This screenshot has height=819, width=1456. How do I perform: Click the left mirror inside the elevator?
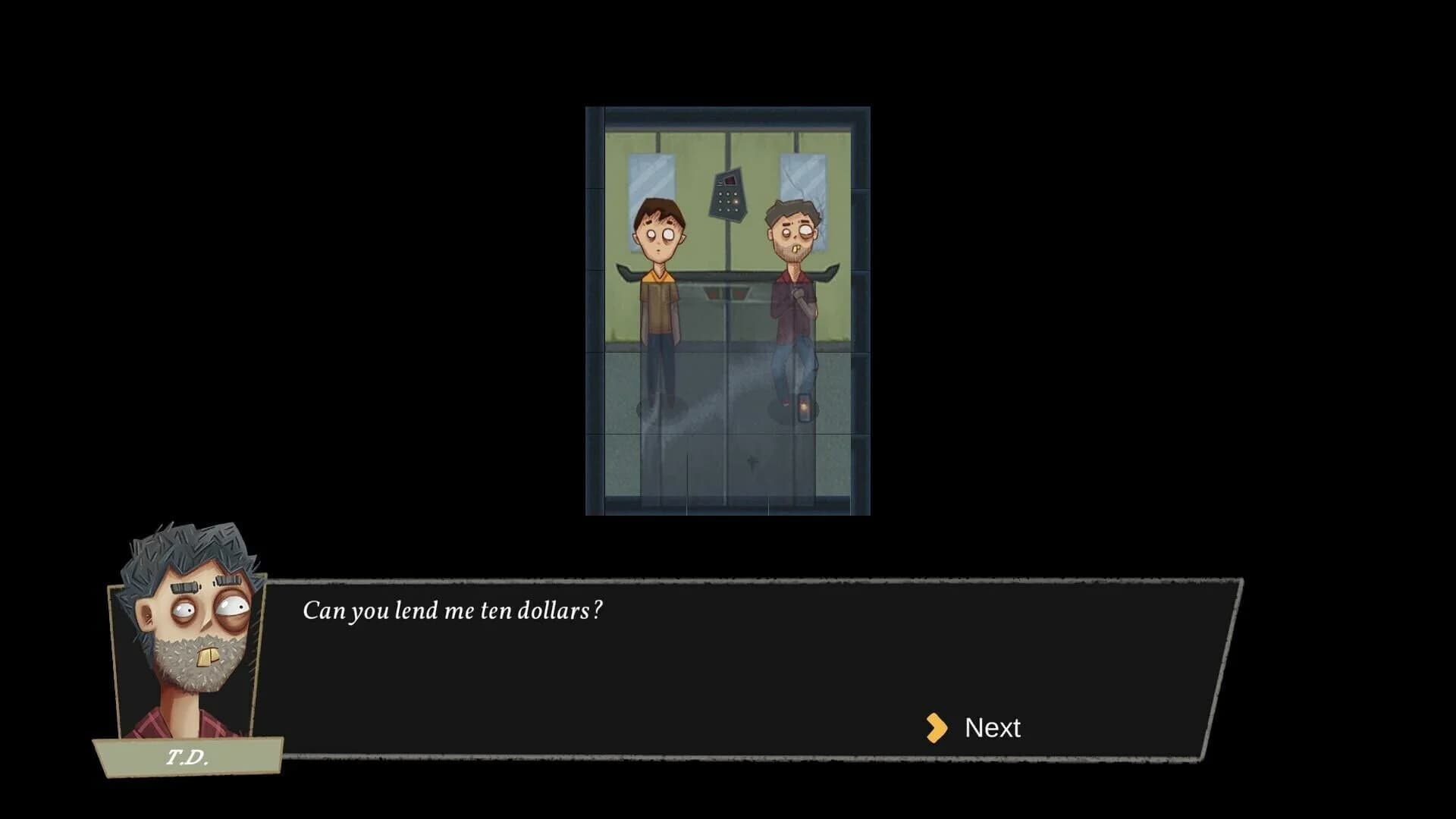tap(651, 182)
